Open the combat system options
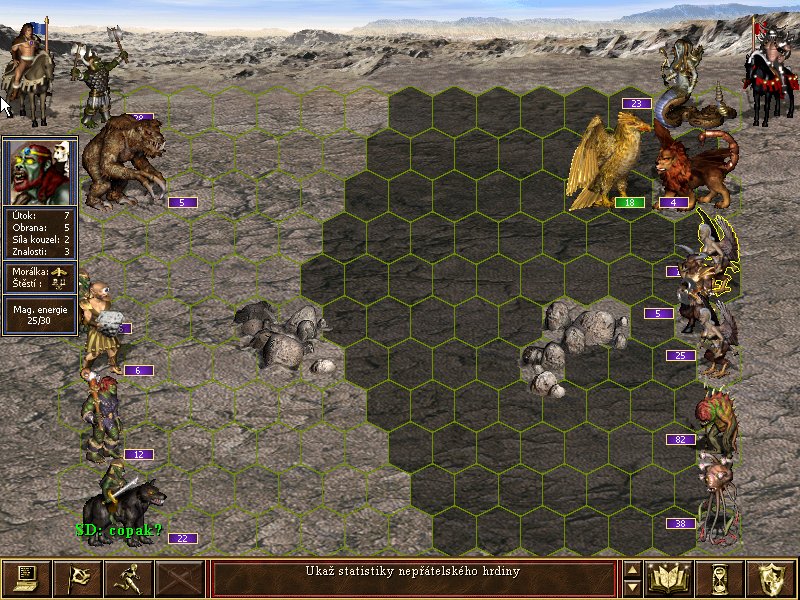The width and height of the screenshot is (800, 600). click(26, 578)
